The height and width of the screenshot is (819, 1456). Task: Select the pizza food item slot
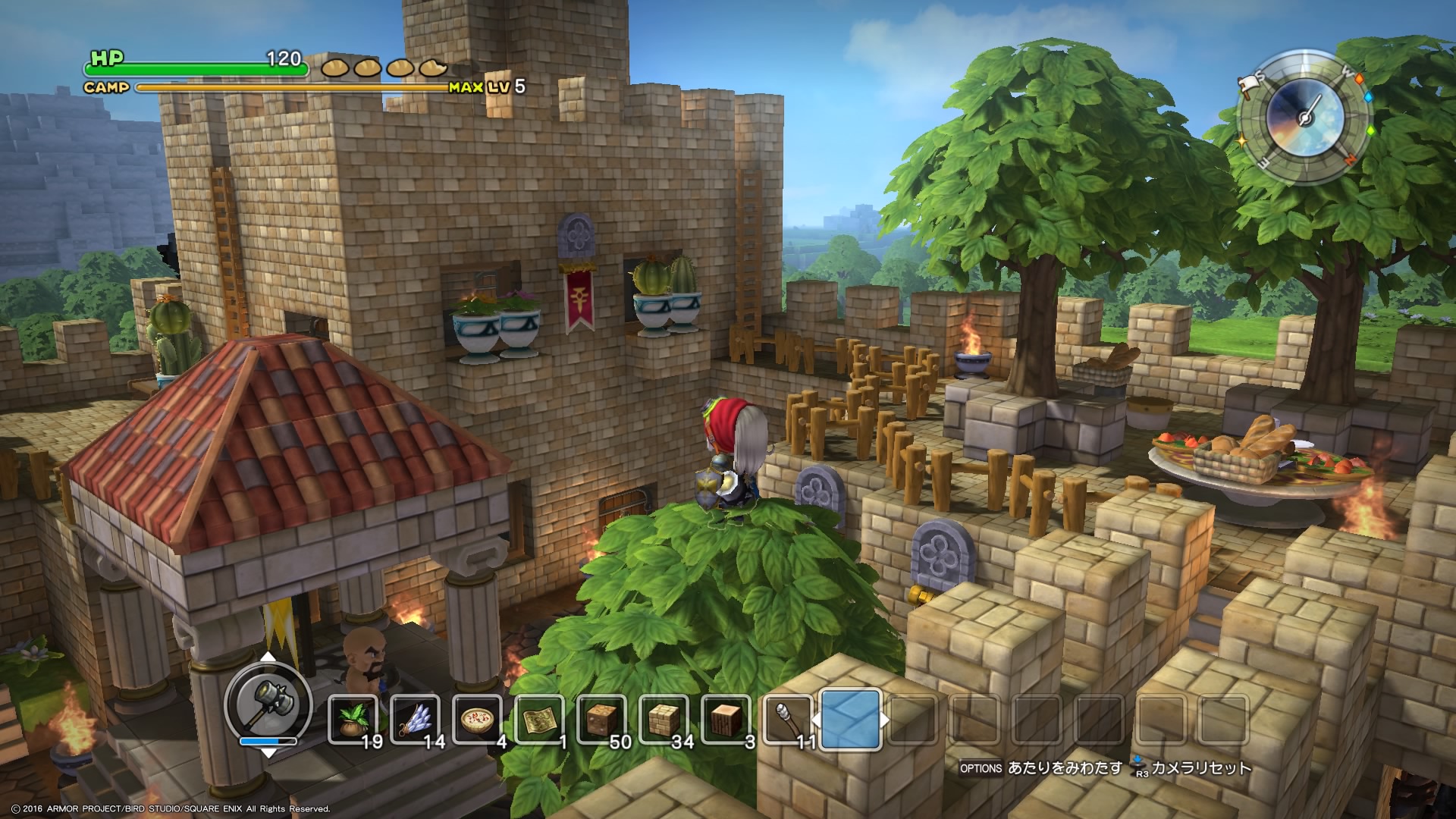click(x=478, y=718)
